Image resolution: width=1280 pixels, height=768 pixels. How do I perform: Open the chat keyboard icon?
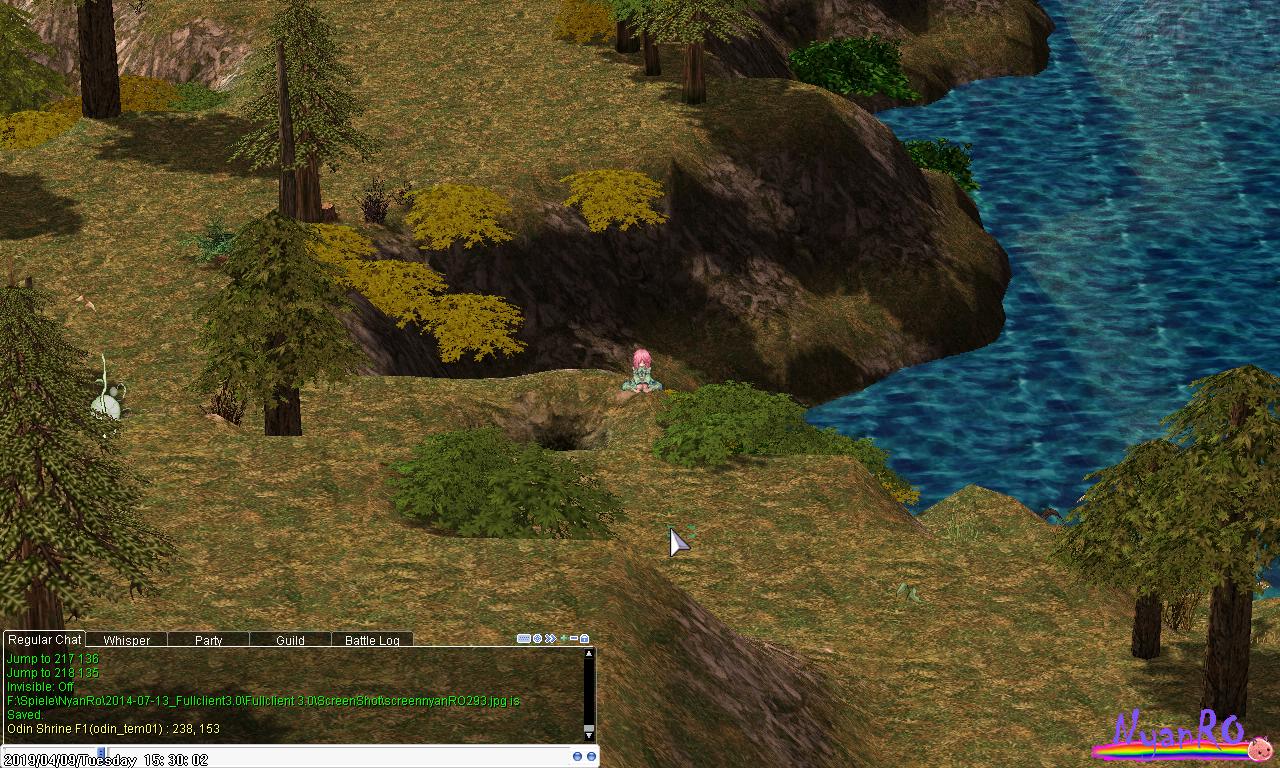tap(523, 638)
